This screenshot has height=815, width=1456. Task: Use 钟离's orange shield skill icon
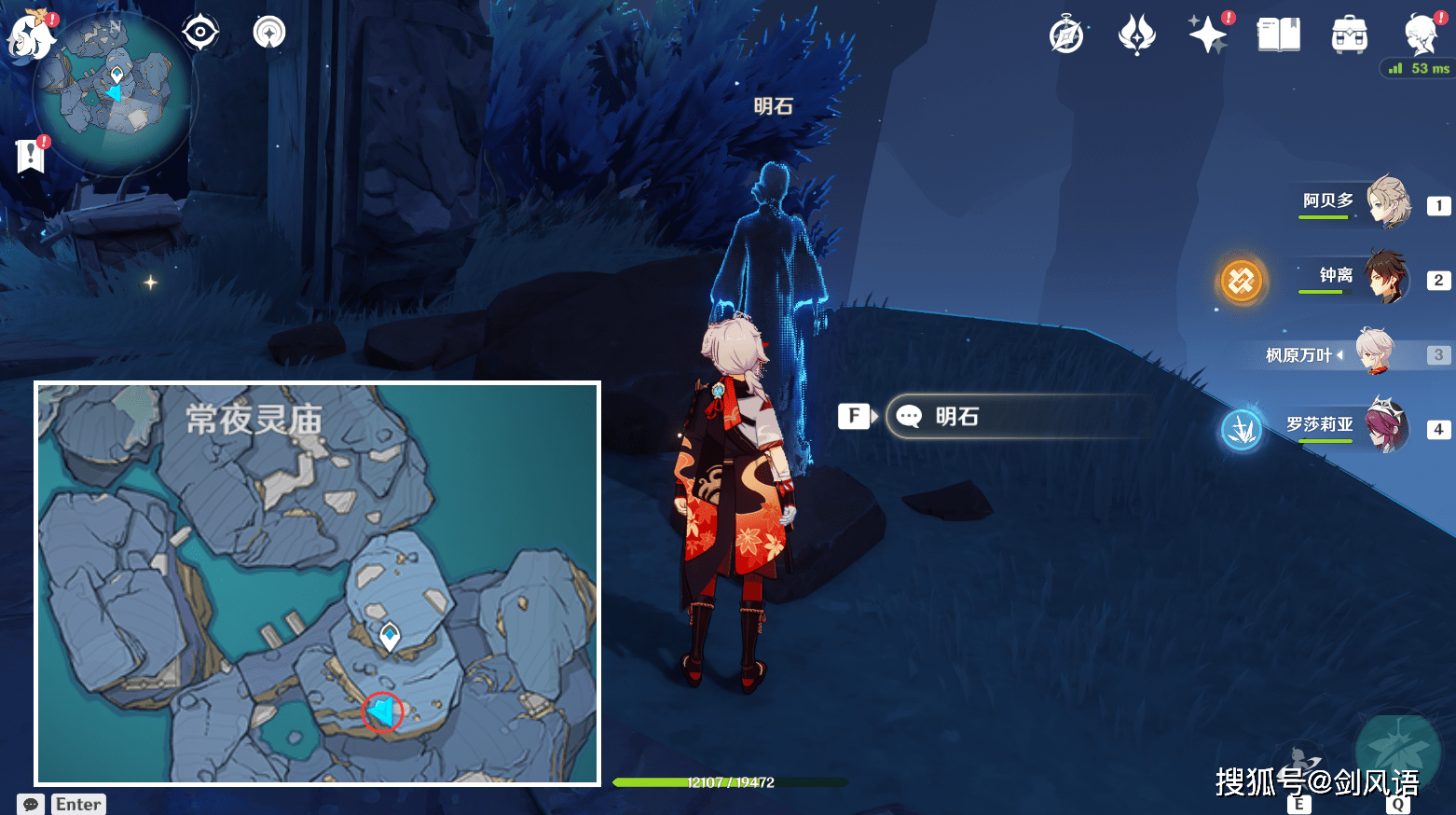click(1242, 280)
